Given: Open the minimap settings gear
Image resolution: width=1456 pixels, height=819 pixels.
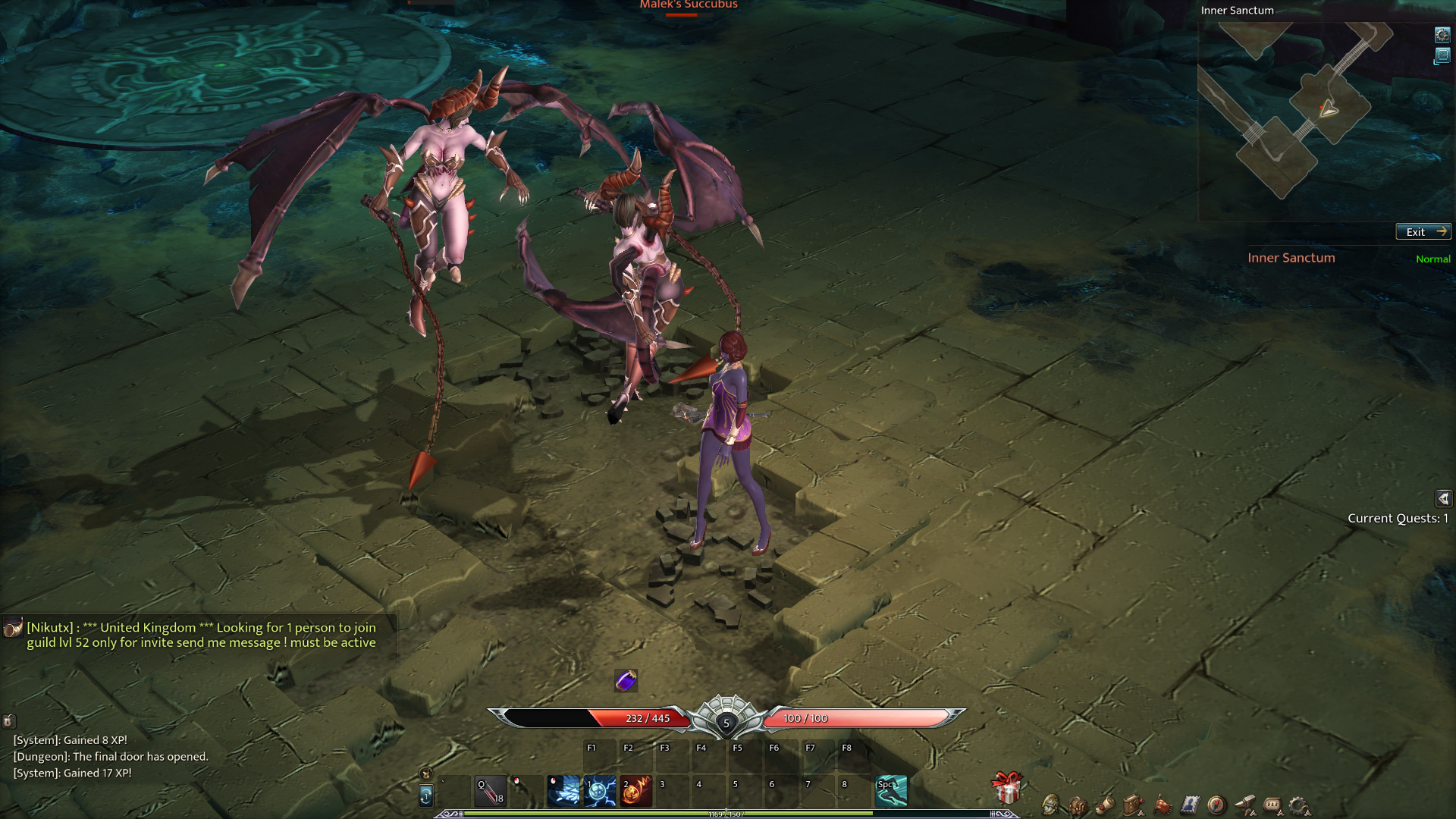Looking at the screenshot, I should click(1442, 35).
